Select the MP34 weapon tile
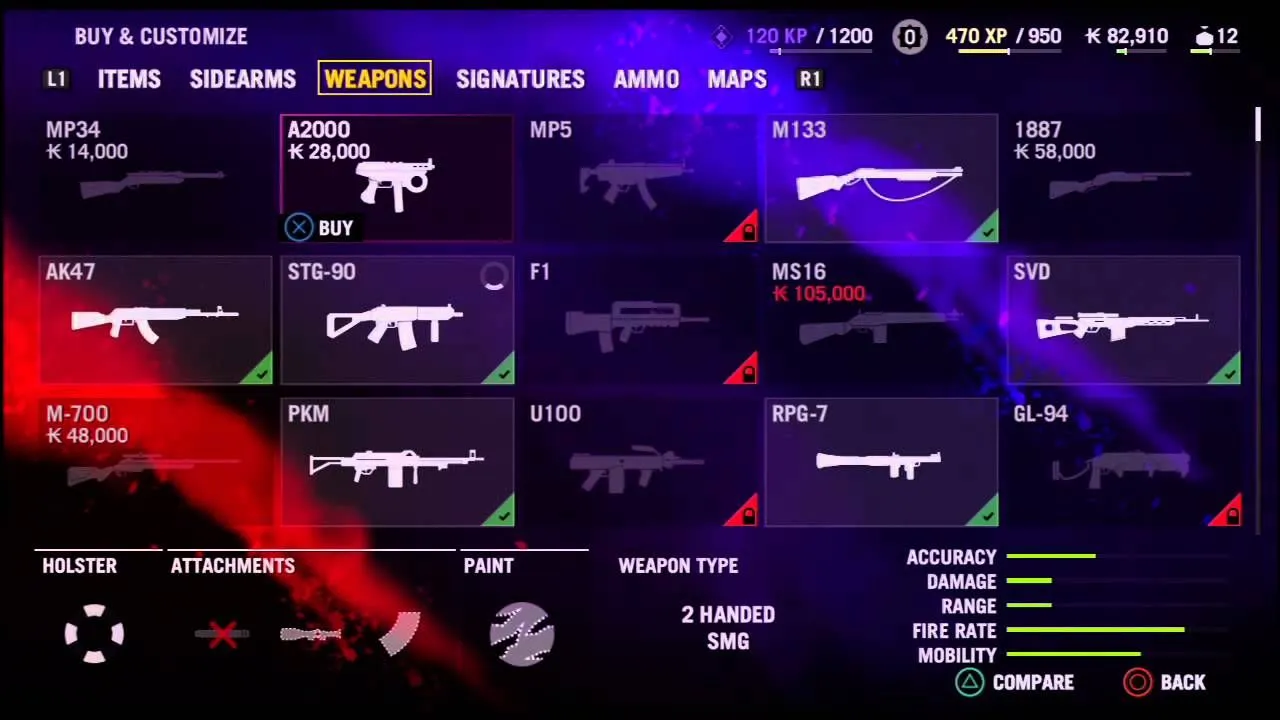 point(154,178)
